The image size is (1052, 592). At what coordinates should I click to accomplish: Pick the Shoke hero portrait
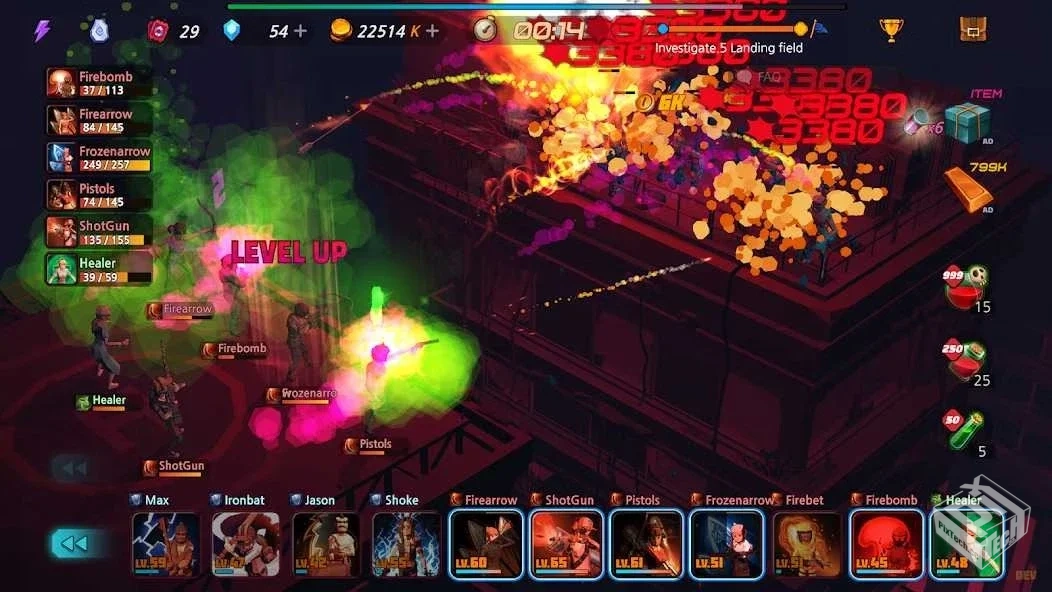(x=406, y=545)
